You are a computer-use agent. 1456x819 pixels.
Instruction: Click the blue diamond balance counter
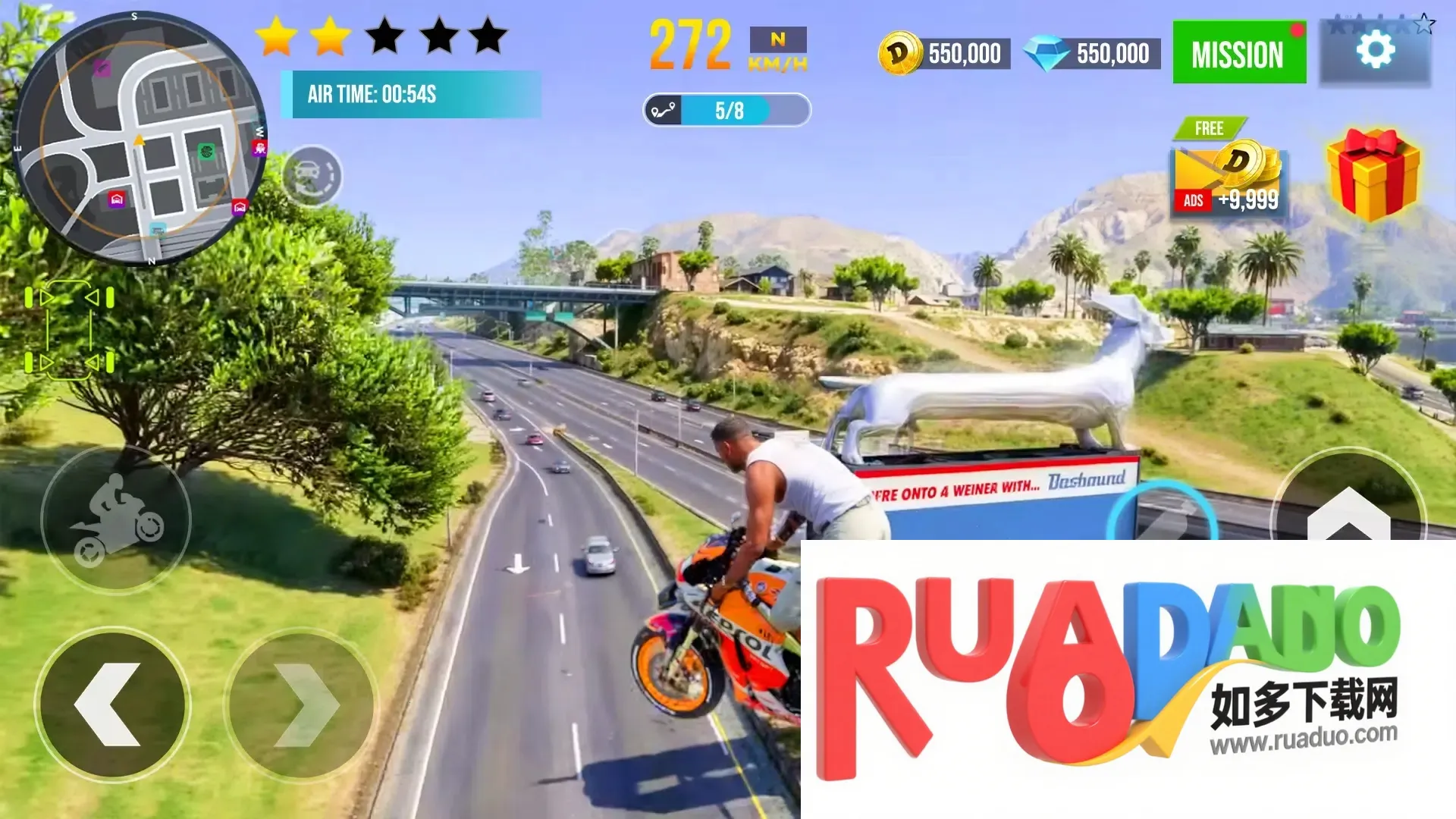click(x=1092, y=54)
